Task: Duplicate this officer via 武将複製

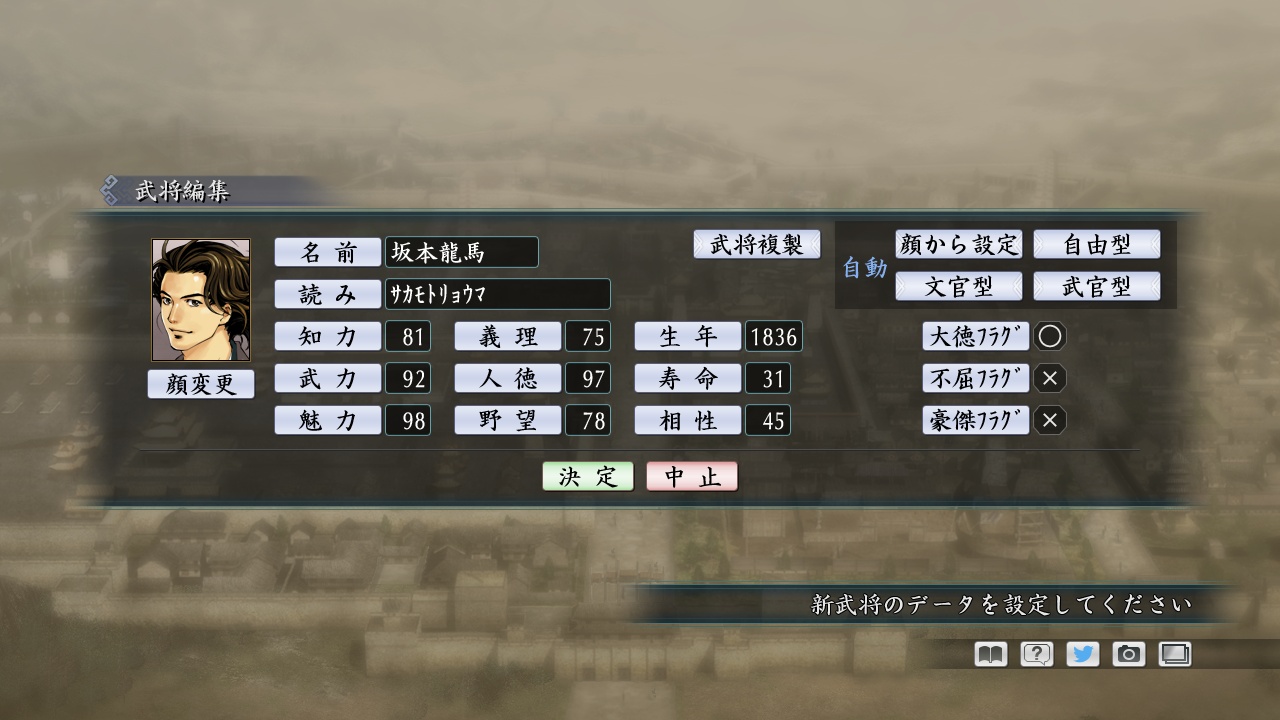Action: [757, 244]
